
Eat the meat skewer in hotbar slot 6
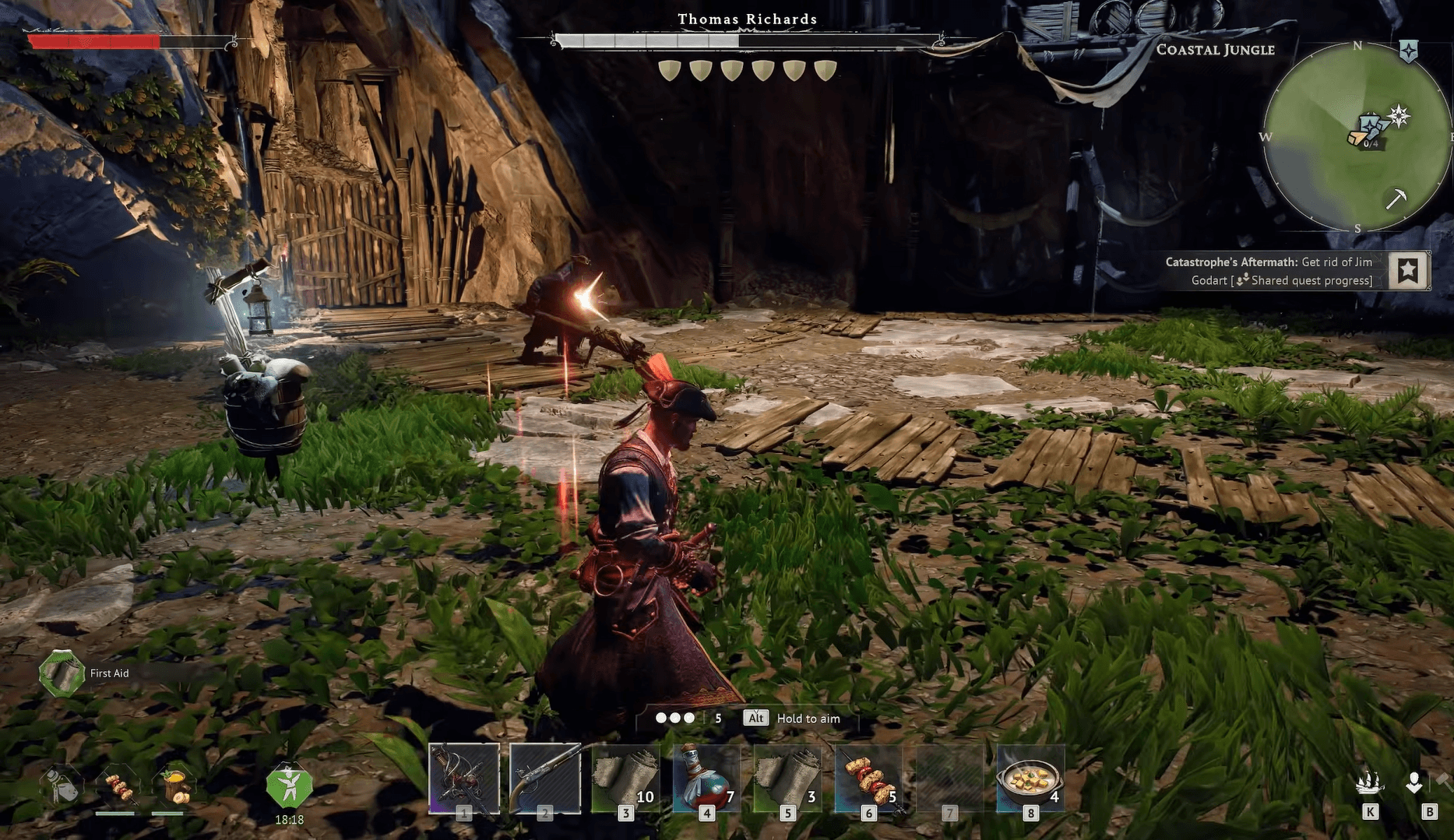[x=868, y=778]
